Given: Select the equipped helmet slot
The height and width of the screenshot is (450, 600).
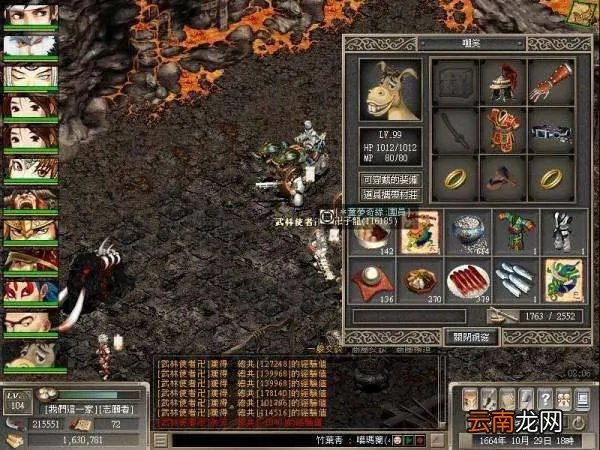Looking at the screenshot, I should 504,82.
